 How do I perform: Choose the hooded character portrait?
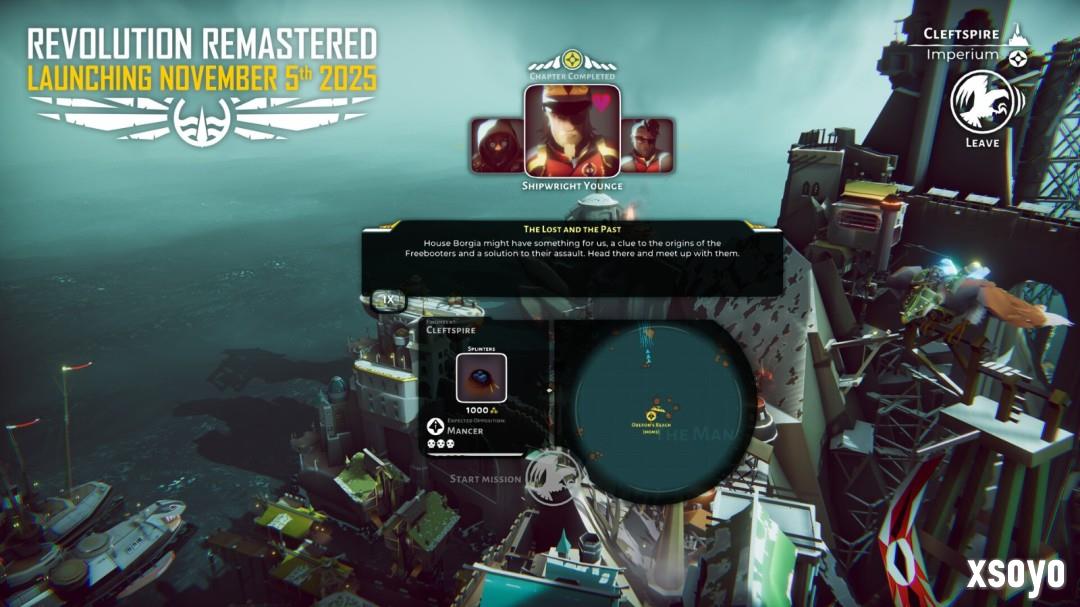pos(497,145)
